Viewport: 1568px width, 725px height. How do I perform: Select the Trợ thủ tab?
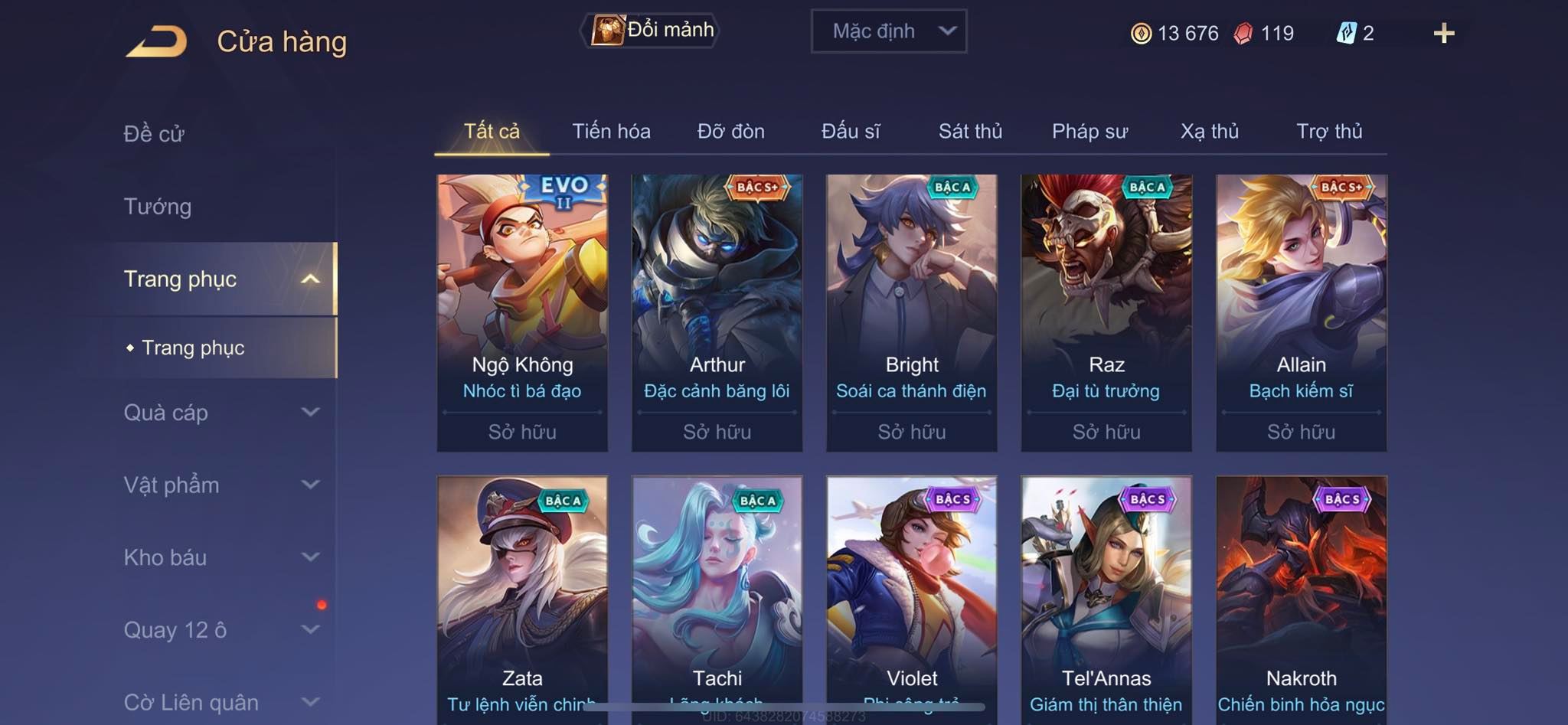1329,132
